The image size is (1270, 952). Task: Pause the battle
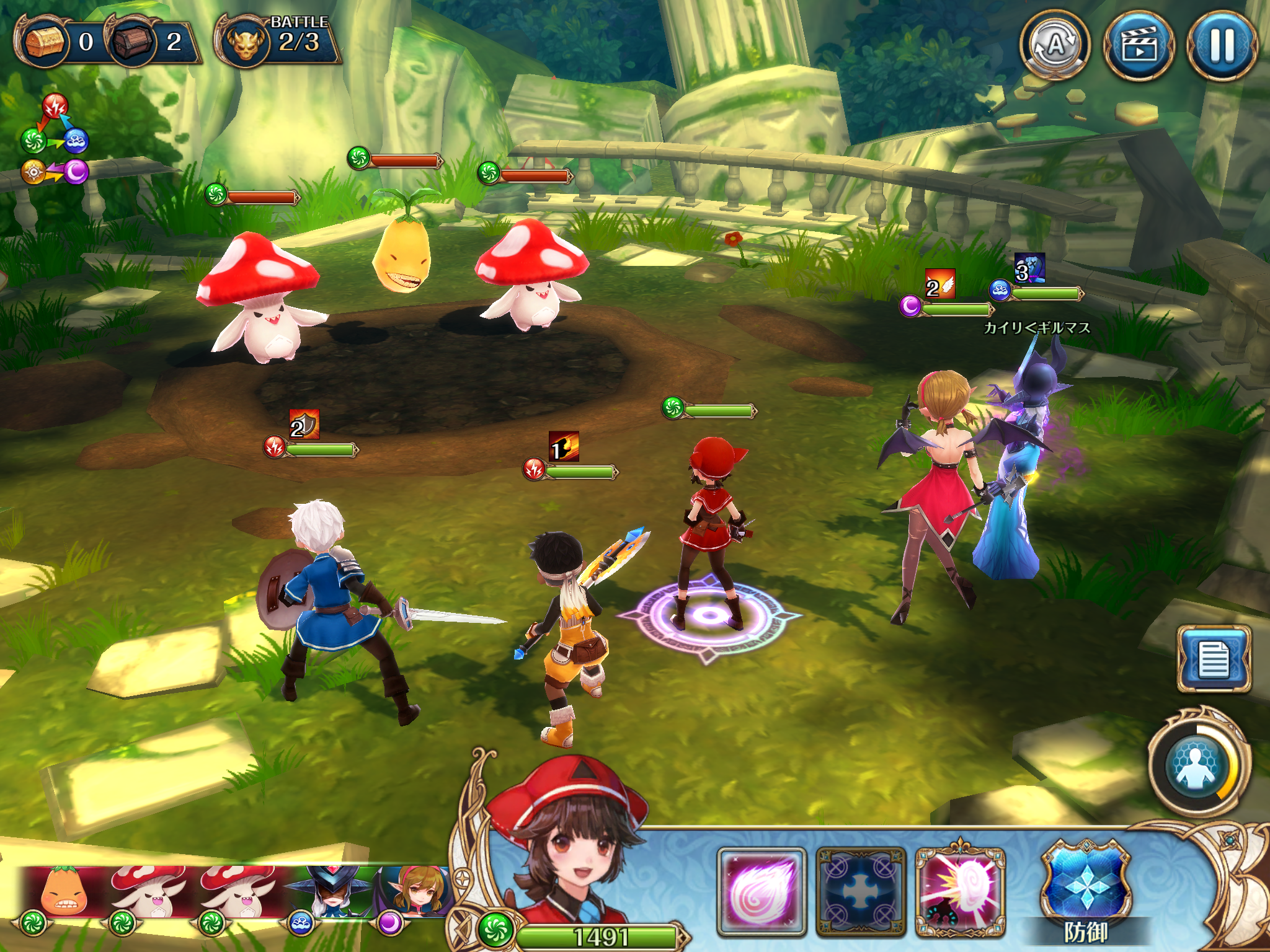[1222, 45]
